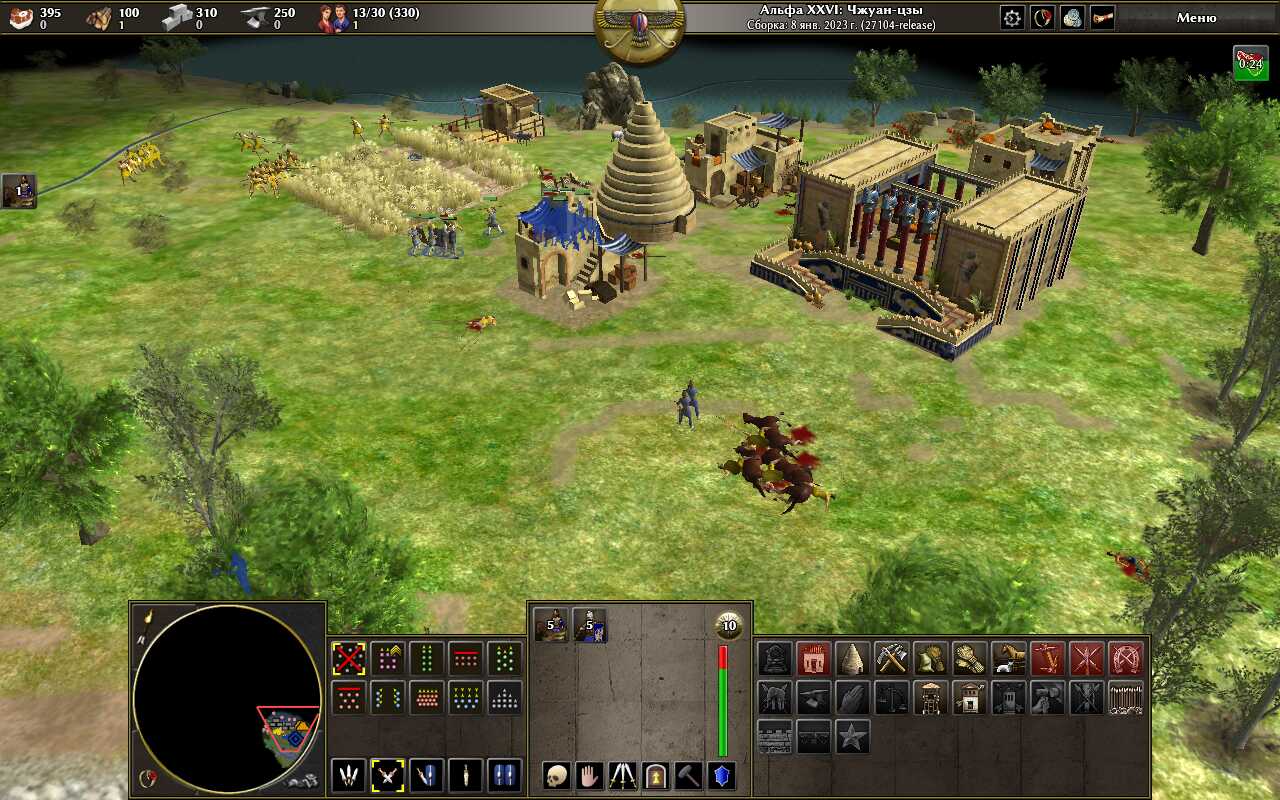Open the game speed gear button
1280x800 pixels.
click(1013, 17)
